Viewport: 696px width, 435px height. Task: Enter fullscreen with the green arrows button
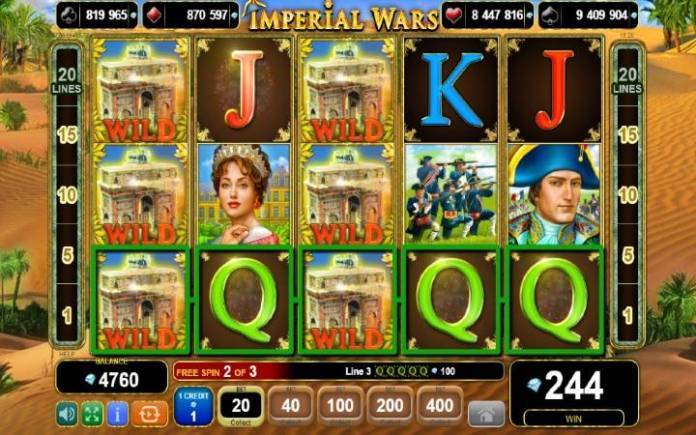point(92,412)
